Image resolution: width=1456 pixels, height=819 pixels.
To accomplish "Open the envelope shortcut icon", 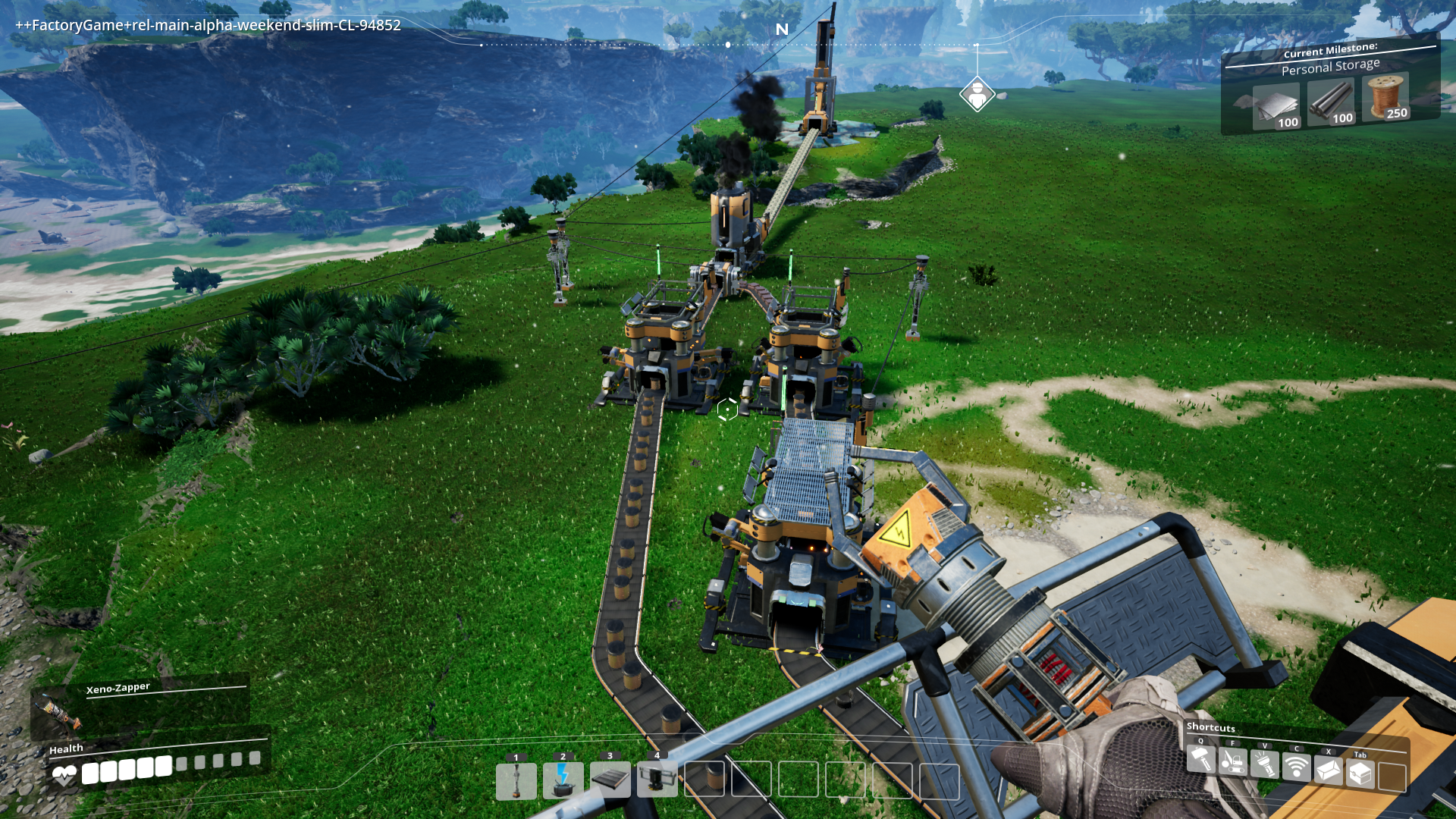I will click(1329, 770).
